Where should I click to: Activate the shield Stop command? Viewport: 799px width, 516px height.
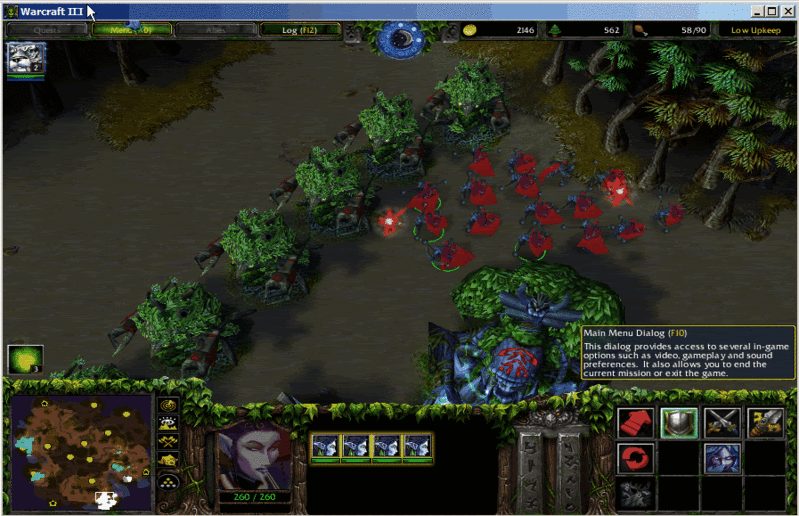tap(677, 424)
